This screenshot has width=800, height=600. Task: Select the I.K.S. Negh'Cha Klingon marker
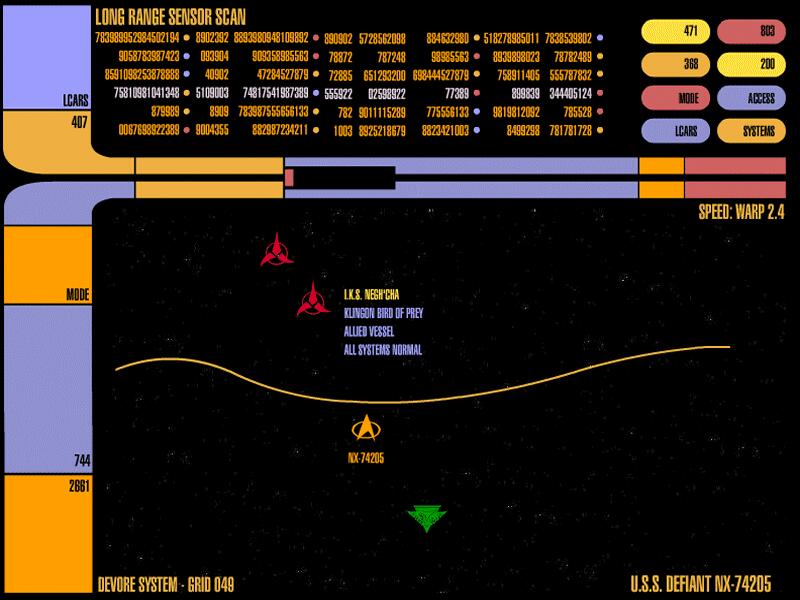click(314, 299)
